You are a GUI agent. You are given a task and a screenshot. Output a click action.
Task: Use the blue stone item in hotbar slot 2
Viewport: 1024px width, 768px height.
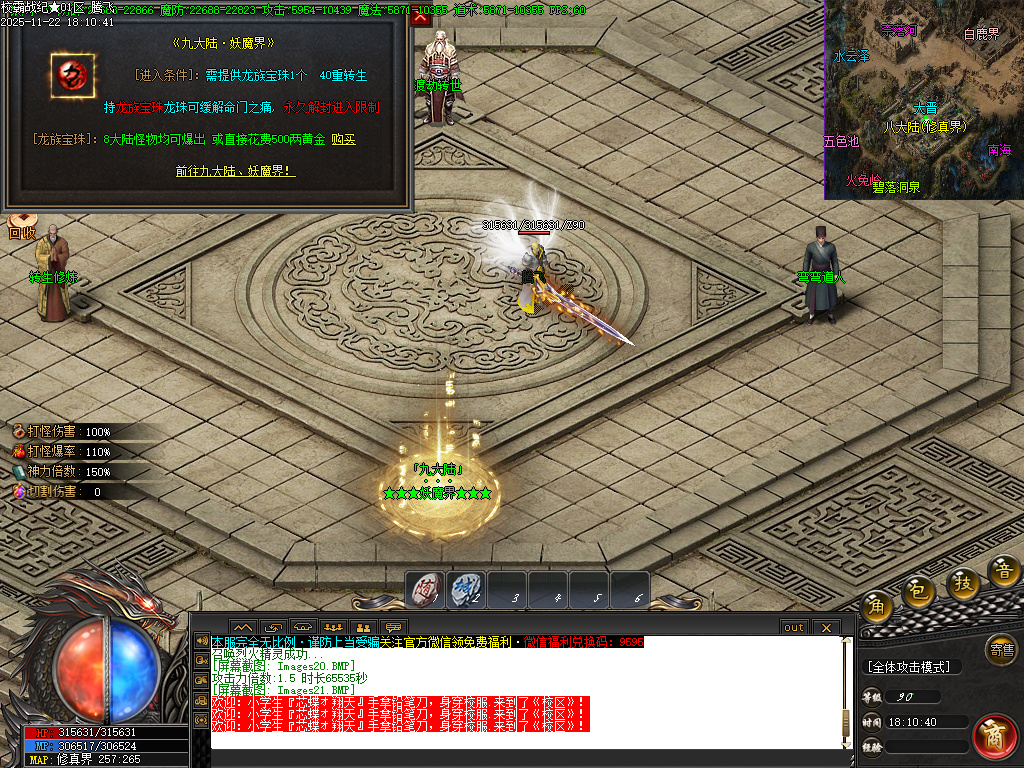click(466, 589)
